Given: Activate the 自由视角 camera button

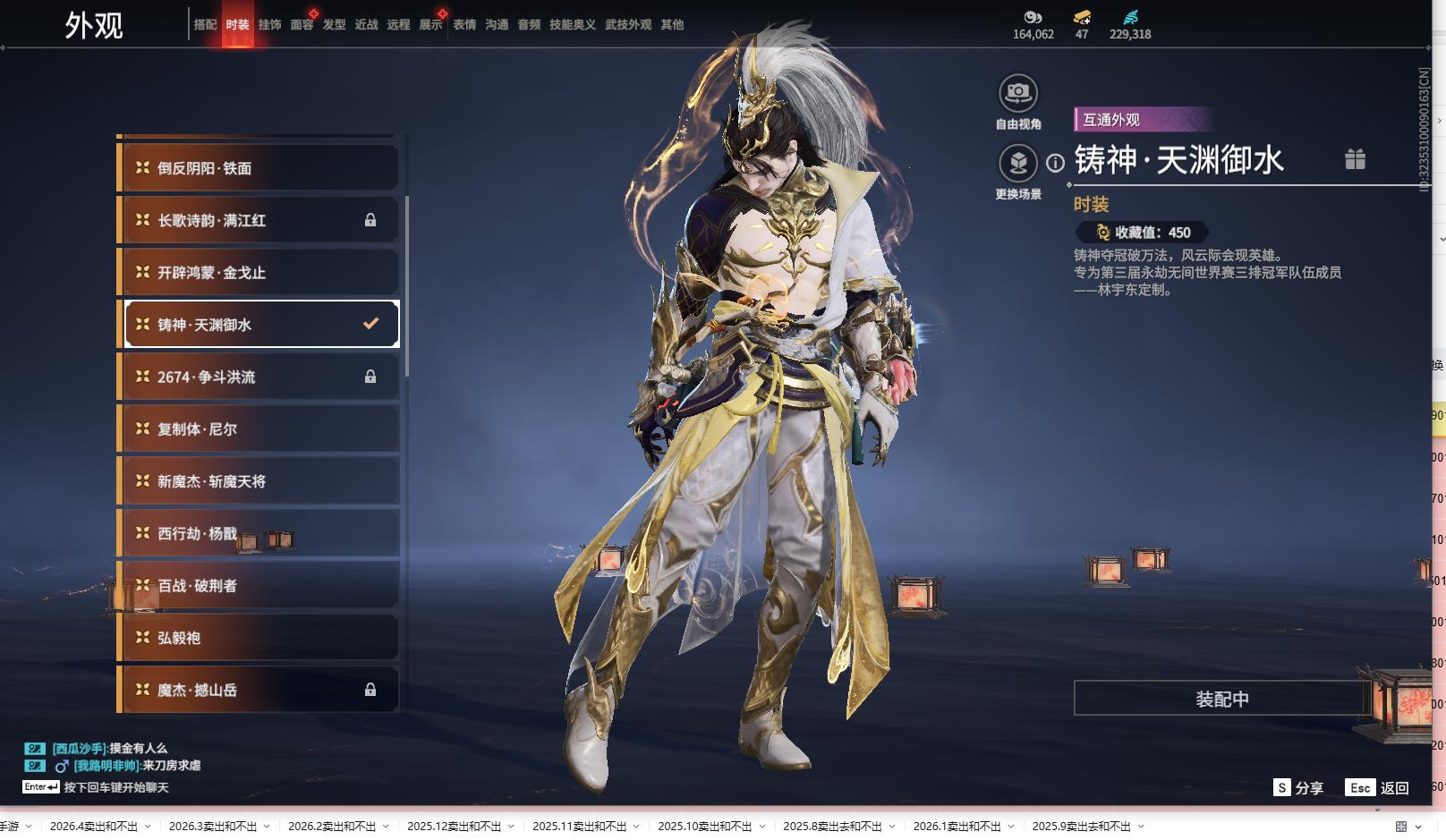Looking at the screenshot, I should pos(1017,93).
